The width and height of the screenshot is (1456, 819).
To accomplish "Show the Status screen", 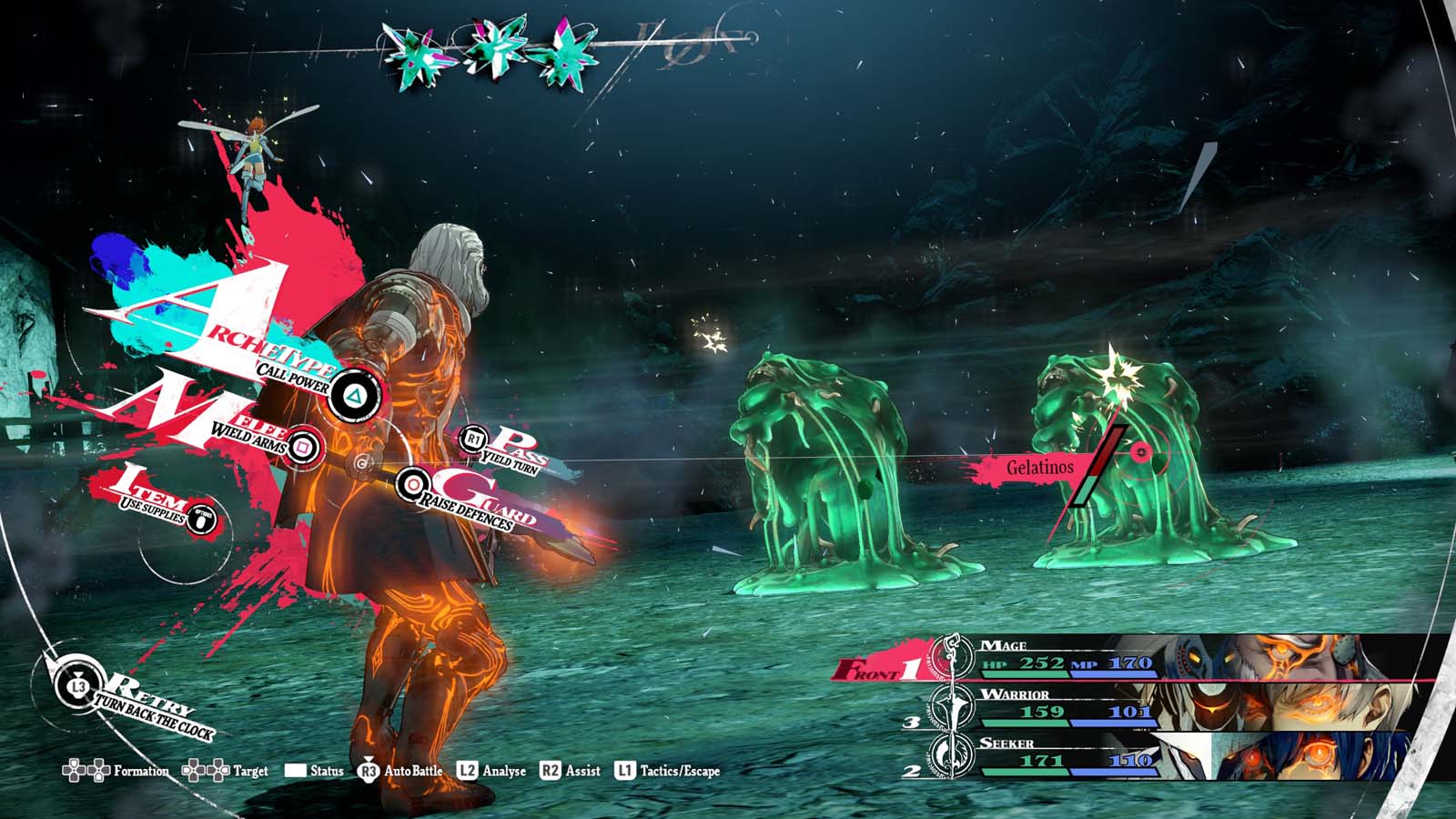I will [x=314, y=771].
